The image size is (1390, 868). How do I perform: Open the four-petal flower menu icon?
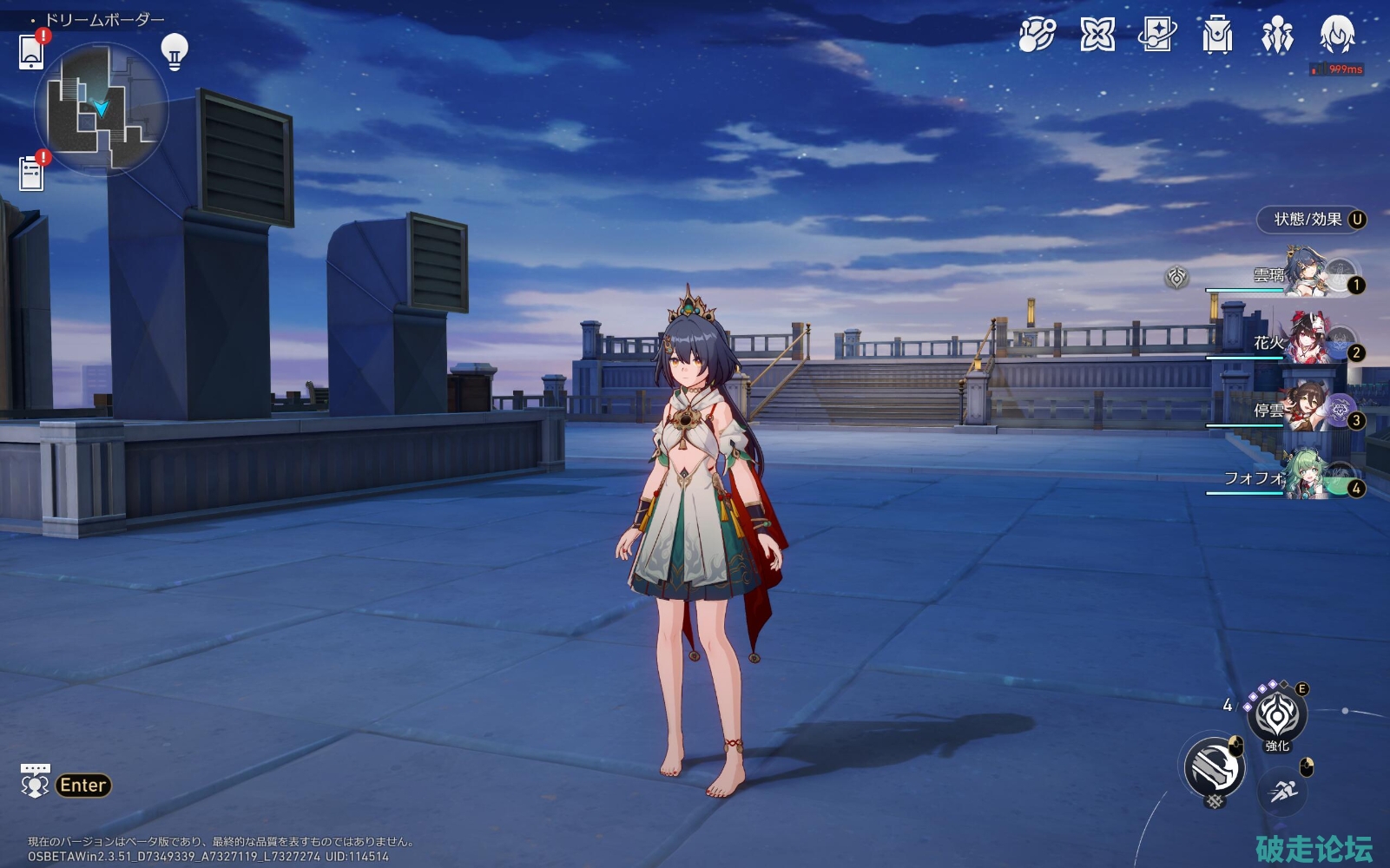point(1097,36)
